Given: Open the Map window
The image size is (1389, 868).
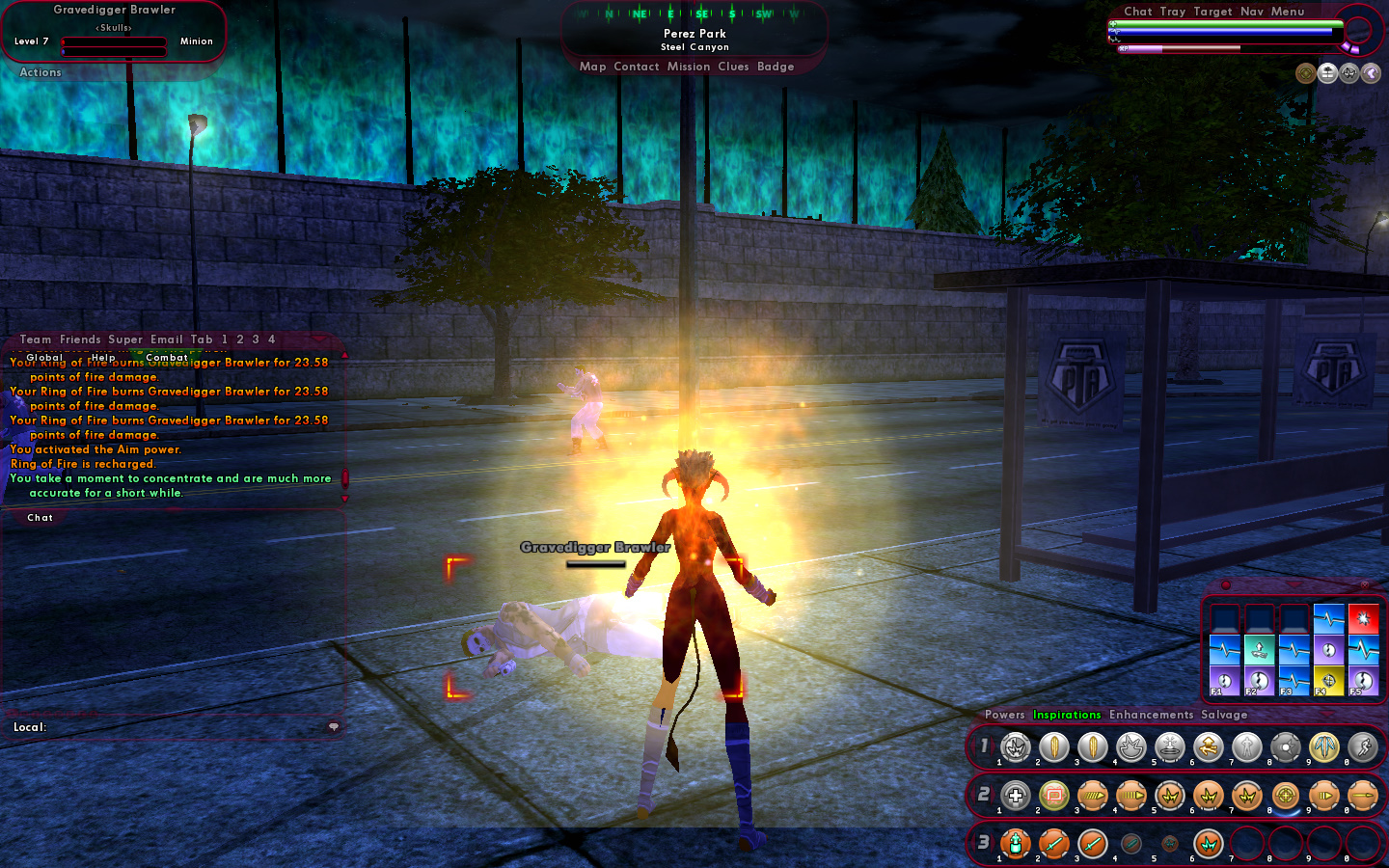Looking at the screenshot, I should pyautogui.click(x=592, y=67).
